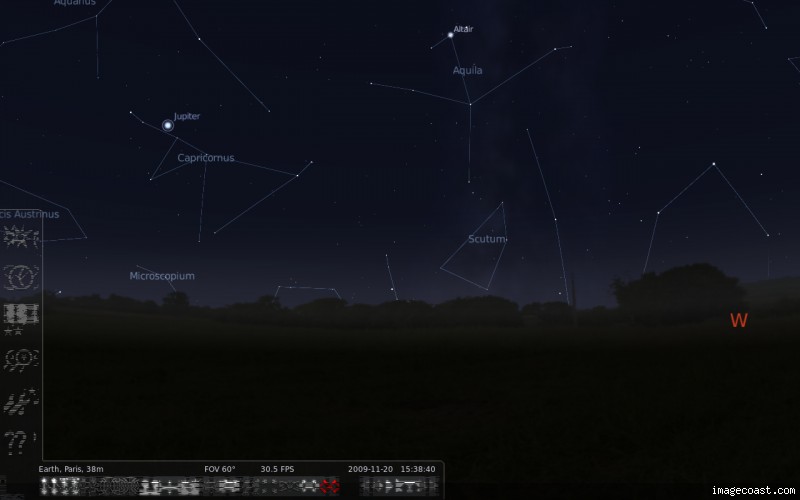Open the sky and viewing options window
Viewport: 800px width, 500px height.
point(20,315)
